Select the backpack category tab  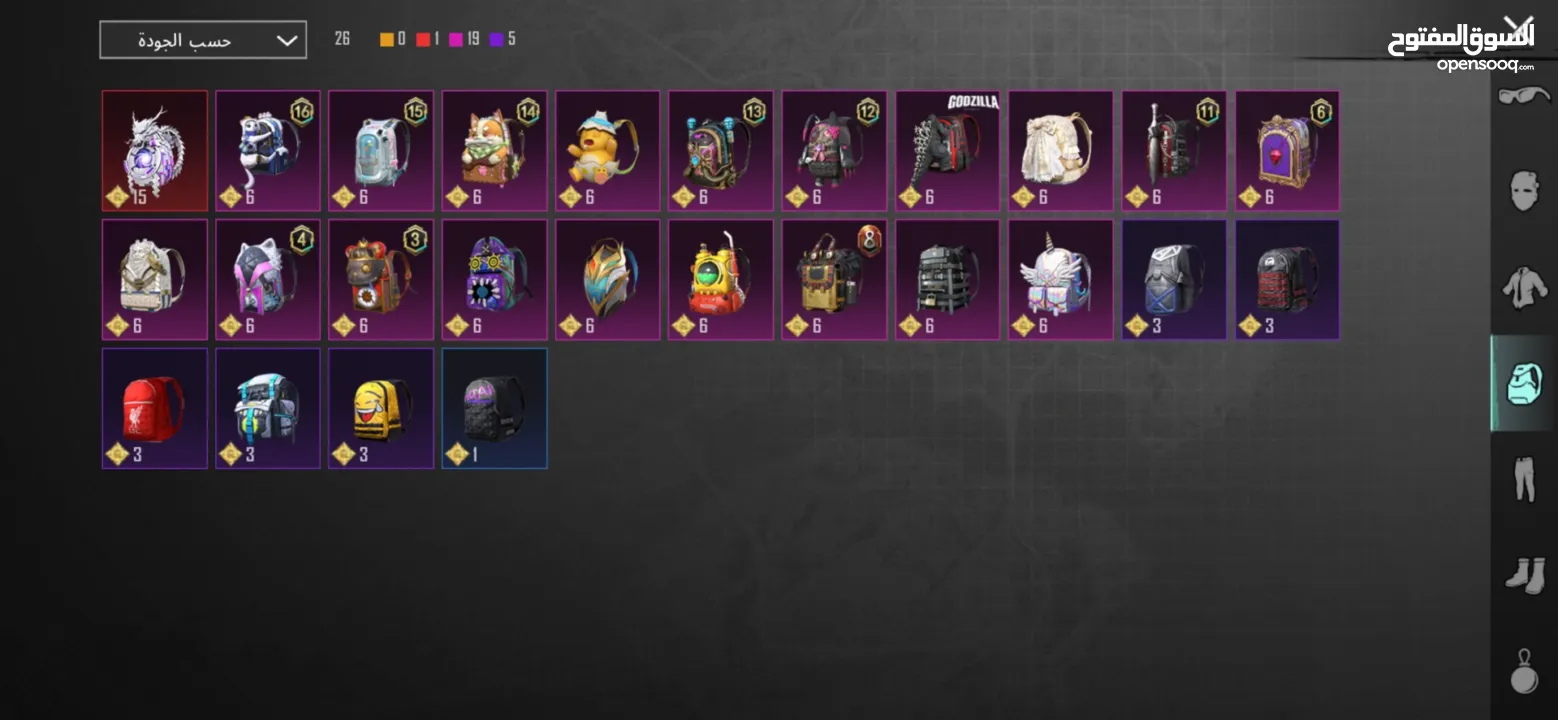(1524, 383)
